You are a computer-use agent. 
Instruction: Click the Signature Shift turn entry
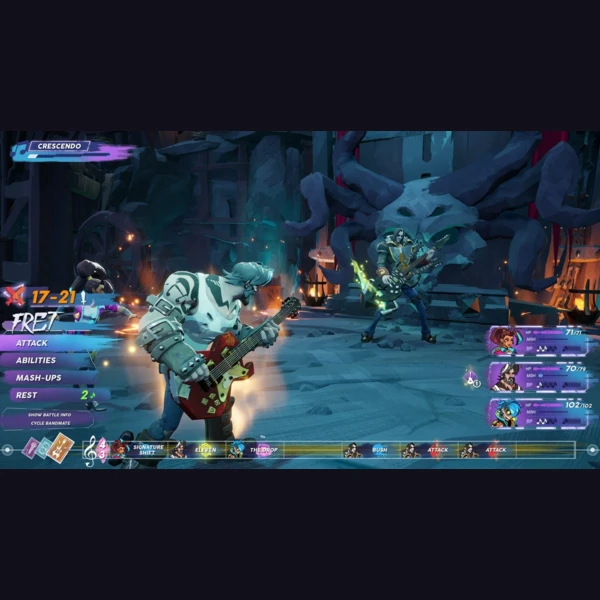[147, 450]
